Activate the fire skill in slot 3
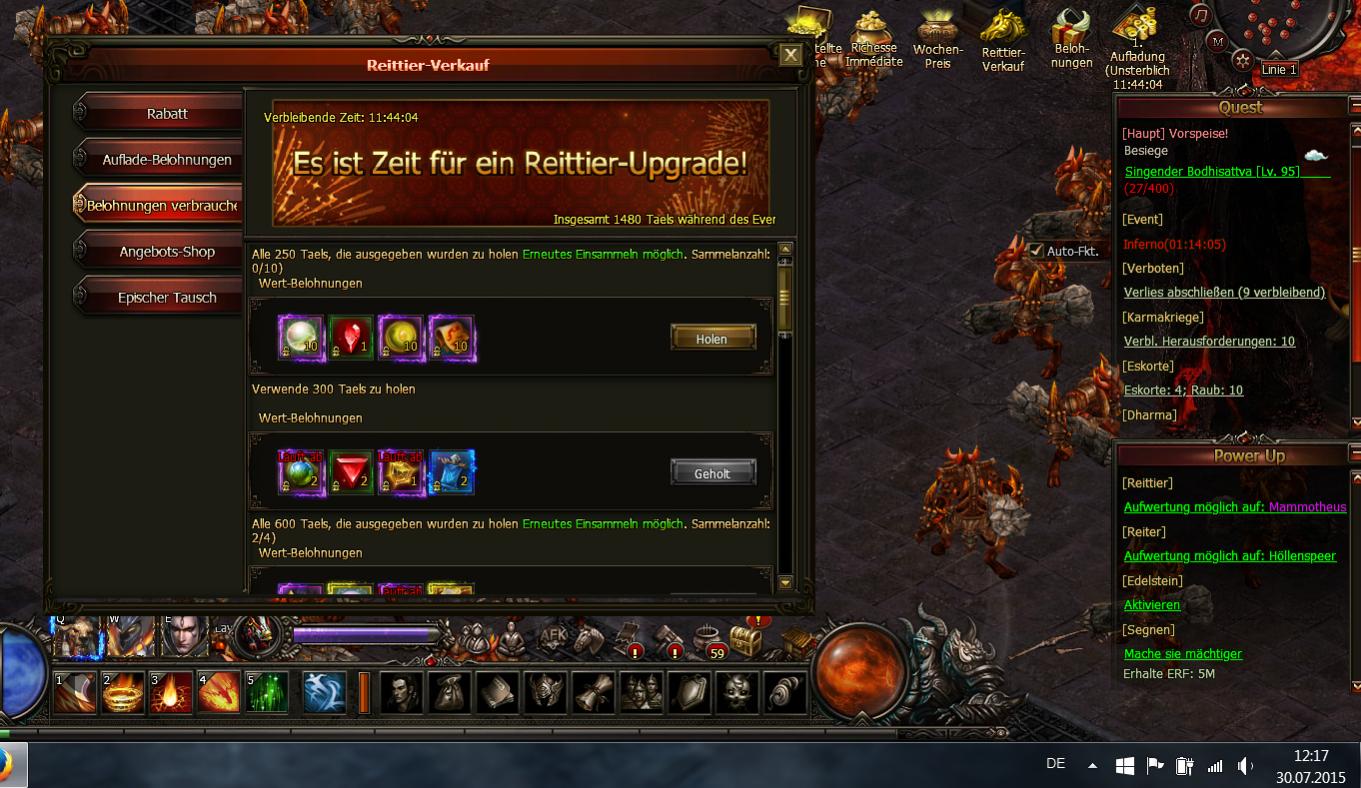 click(170, 693)
